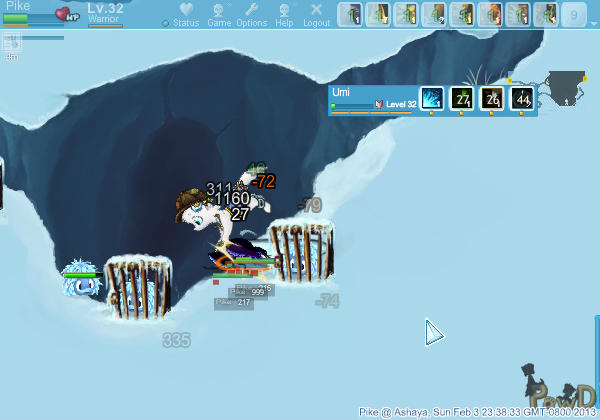Screen dimensions: 600x420
Task: Click Umi's pet name panel
Action: tap(370, 97)
